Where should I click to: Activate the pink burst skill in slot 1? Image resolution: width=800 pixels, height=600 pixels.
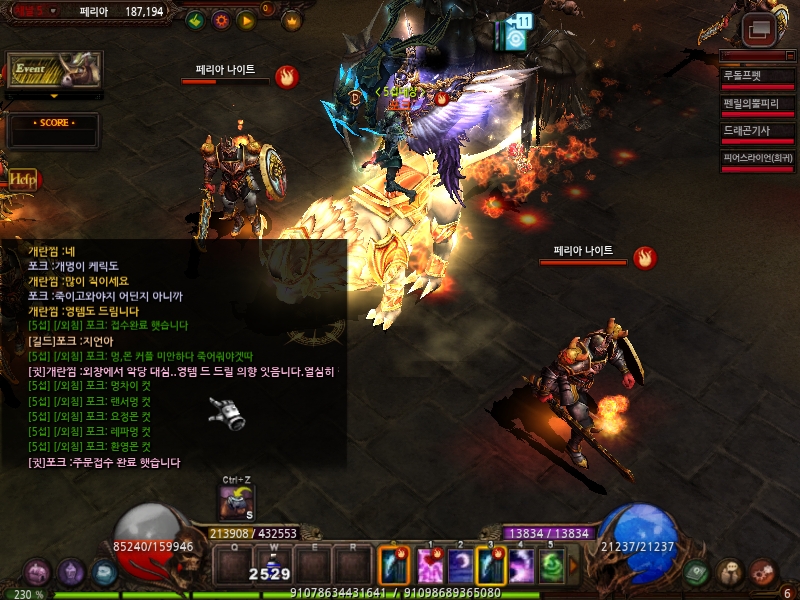[429, 567]
